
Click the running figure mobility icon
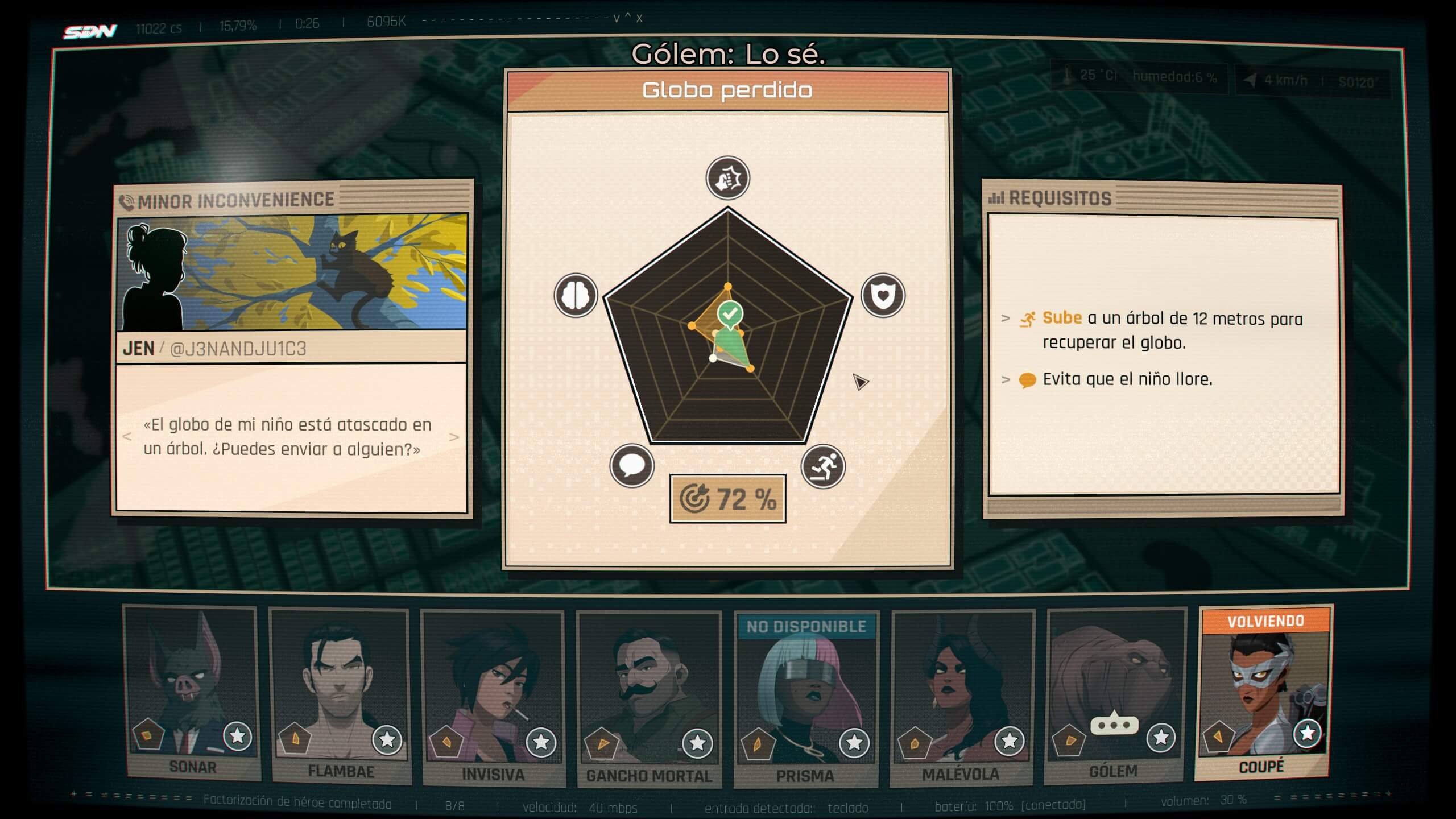coord(823,466)
